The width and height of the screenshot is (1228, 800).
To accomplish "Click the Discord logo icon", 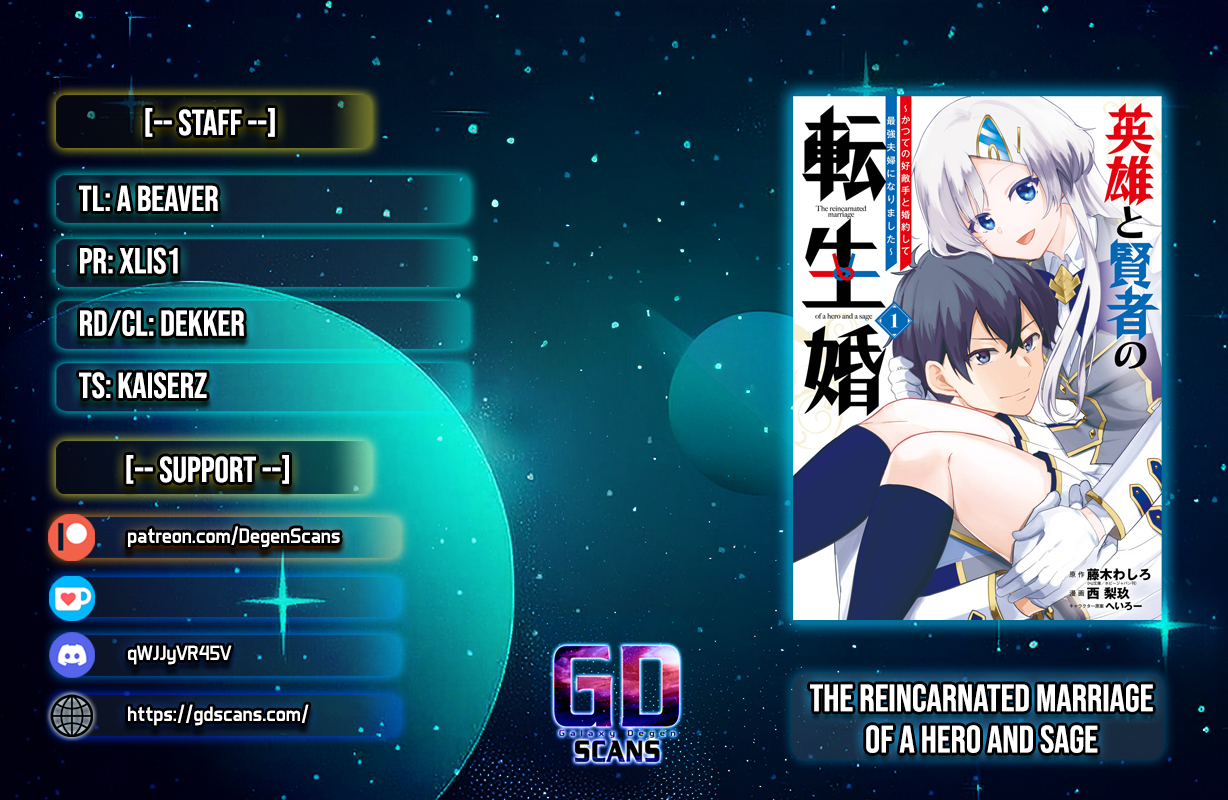I will click(72, 656).
